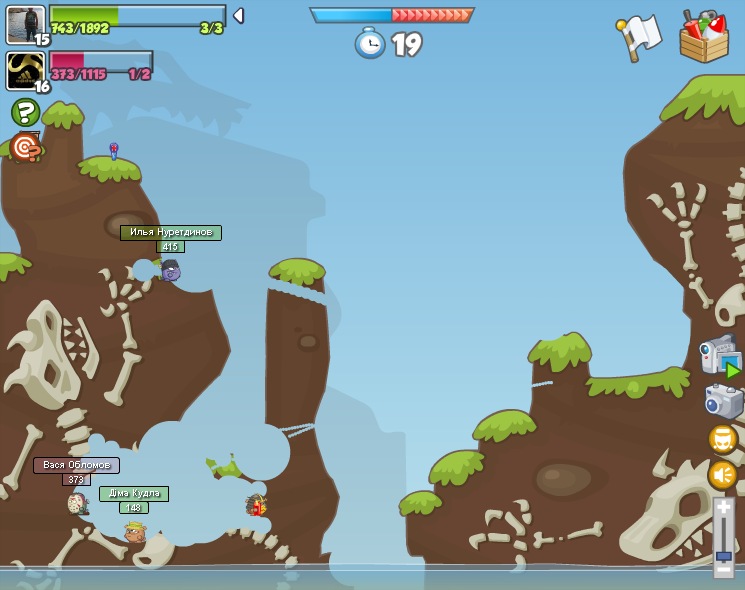Click the blue zoom slider handle
Viewport: 745px width, 590px height.
click(x=723, y=555)
